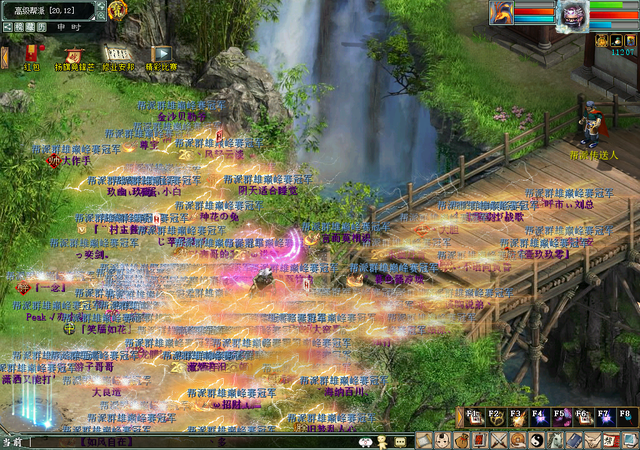The width and height of the screenshot is (640, 450).
Task: Open the yin-yang menu icon
Action: pyautogui.click(x=536, y=440)
